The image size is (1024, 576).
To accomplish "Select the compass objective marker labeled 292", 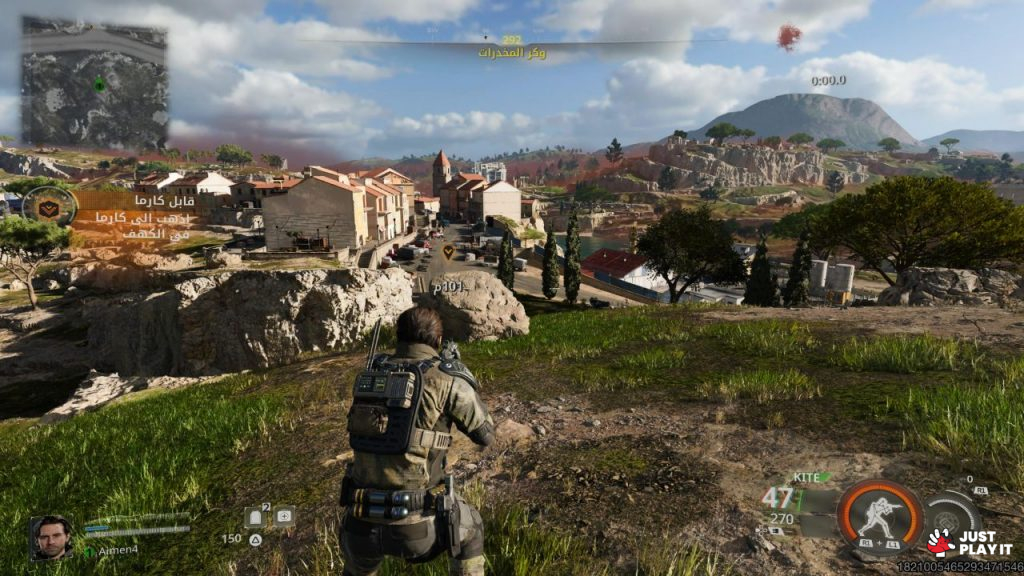I will click(512, 41).
